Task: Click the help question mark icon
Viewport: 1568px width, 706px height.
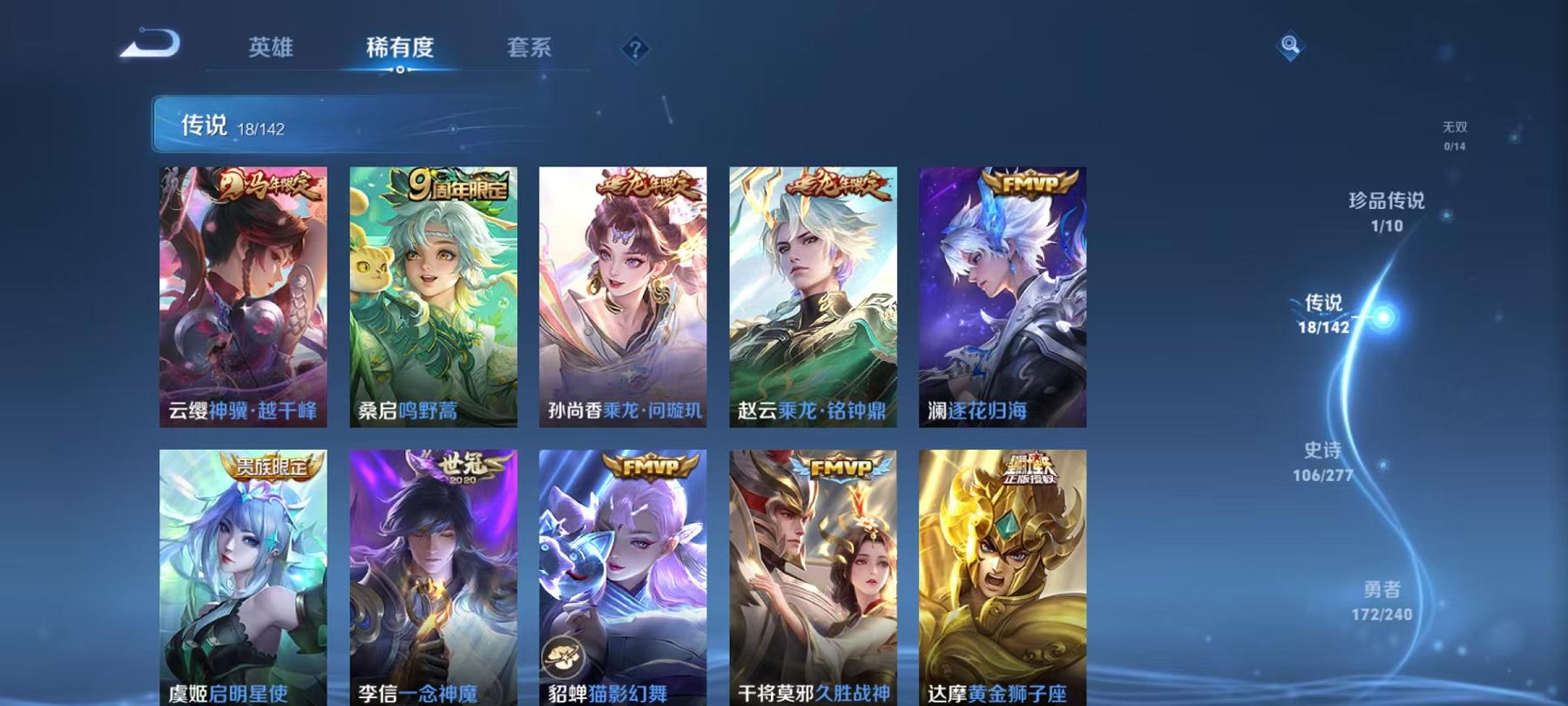Action: click(x=635, y=48)
